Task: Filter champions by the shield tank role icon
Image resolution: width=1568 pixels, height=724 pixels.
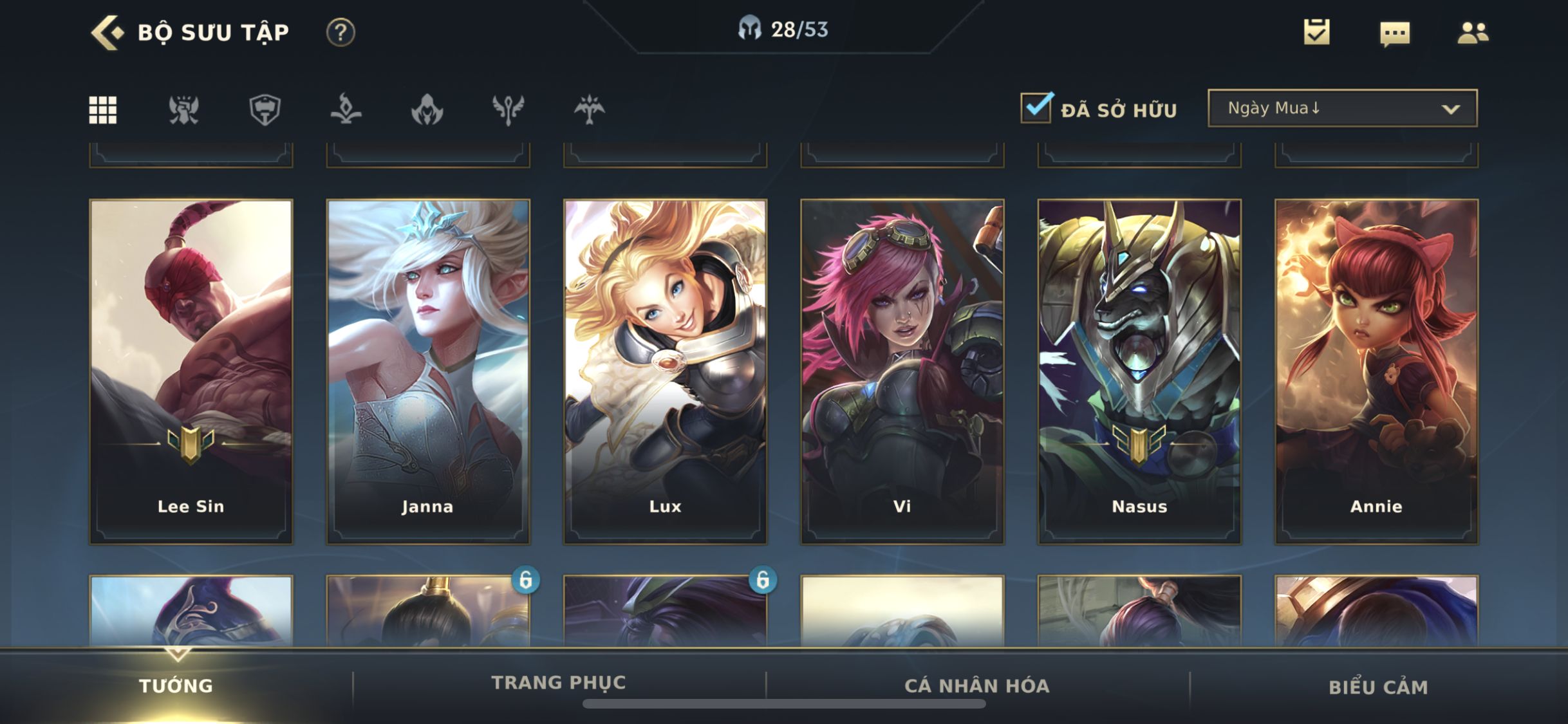Action: [265, 109]
